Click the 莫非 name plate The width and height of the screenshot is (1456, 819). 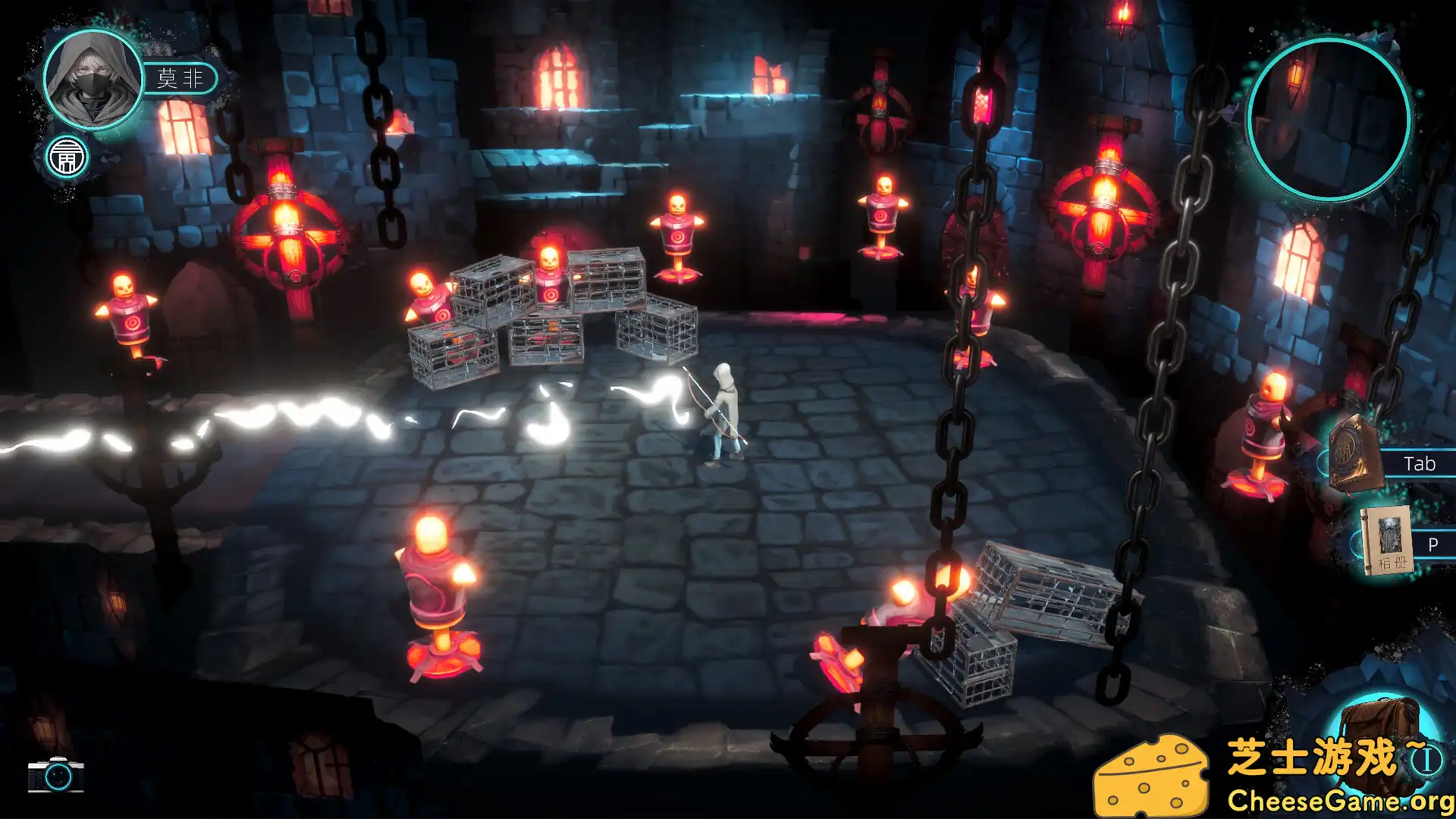180,78
